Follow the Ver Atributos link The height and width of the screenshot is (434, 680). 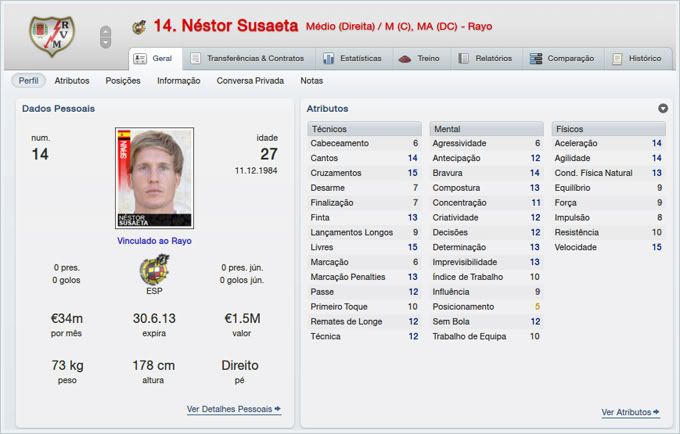[631, 412]
